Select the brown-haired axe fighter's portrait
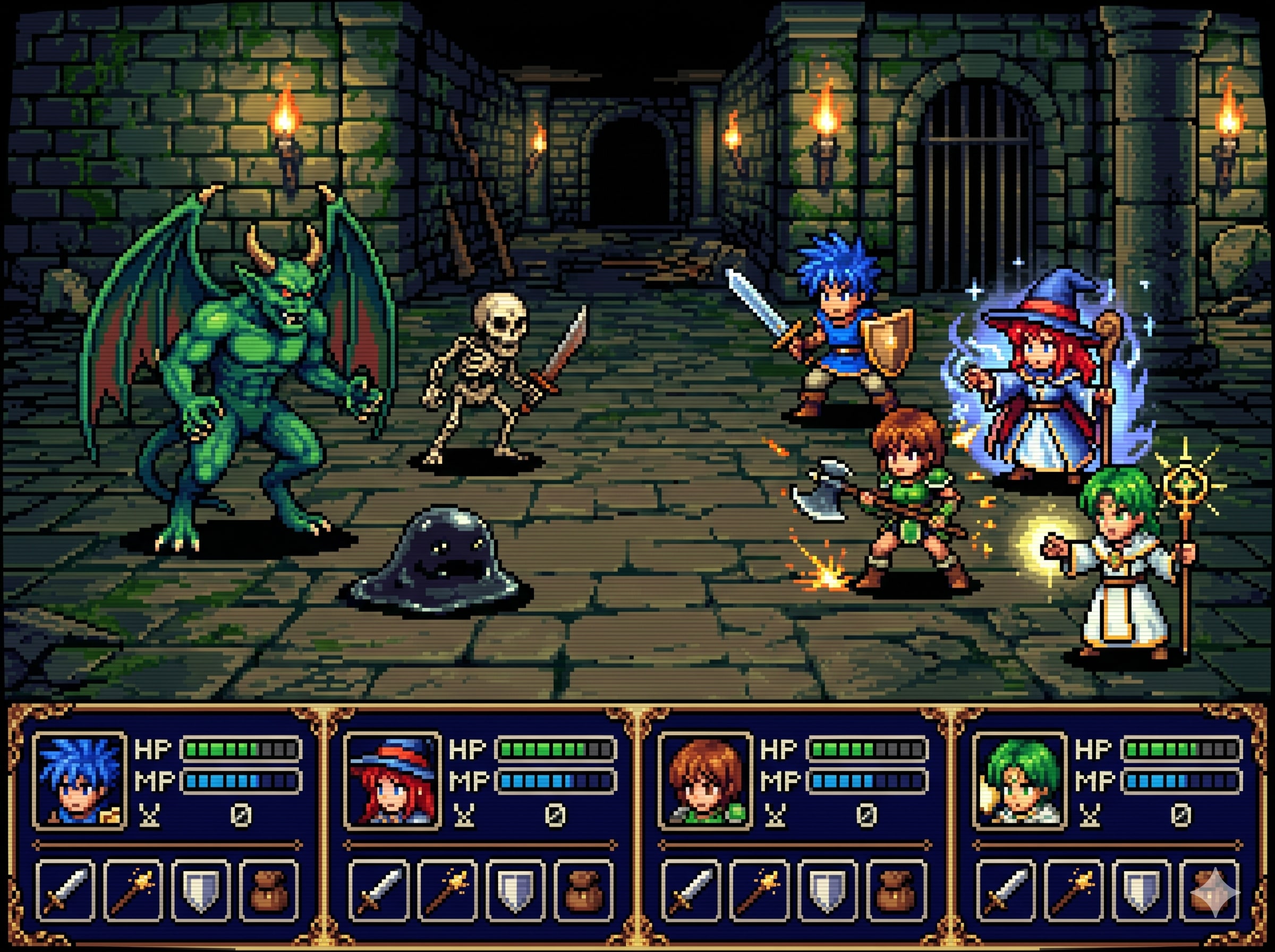The height and width of the screenshot is (952, 1275). coord(706,781)
